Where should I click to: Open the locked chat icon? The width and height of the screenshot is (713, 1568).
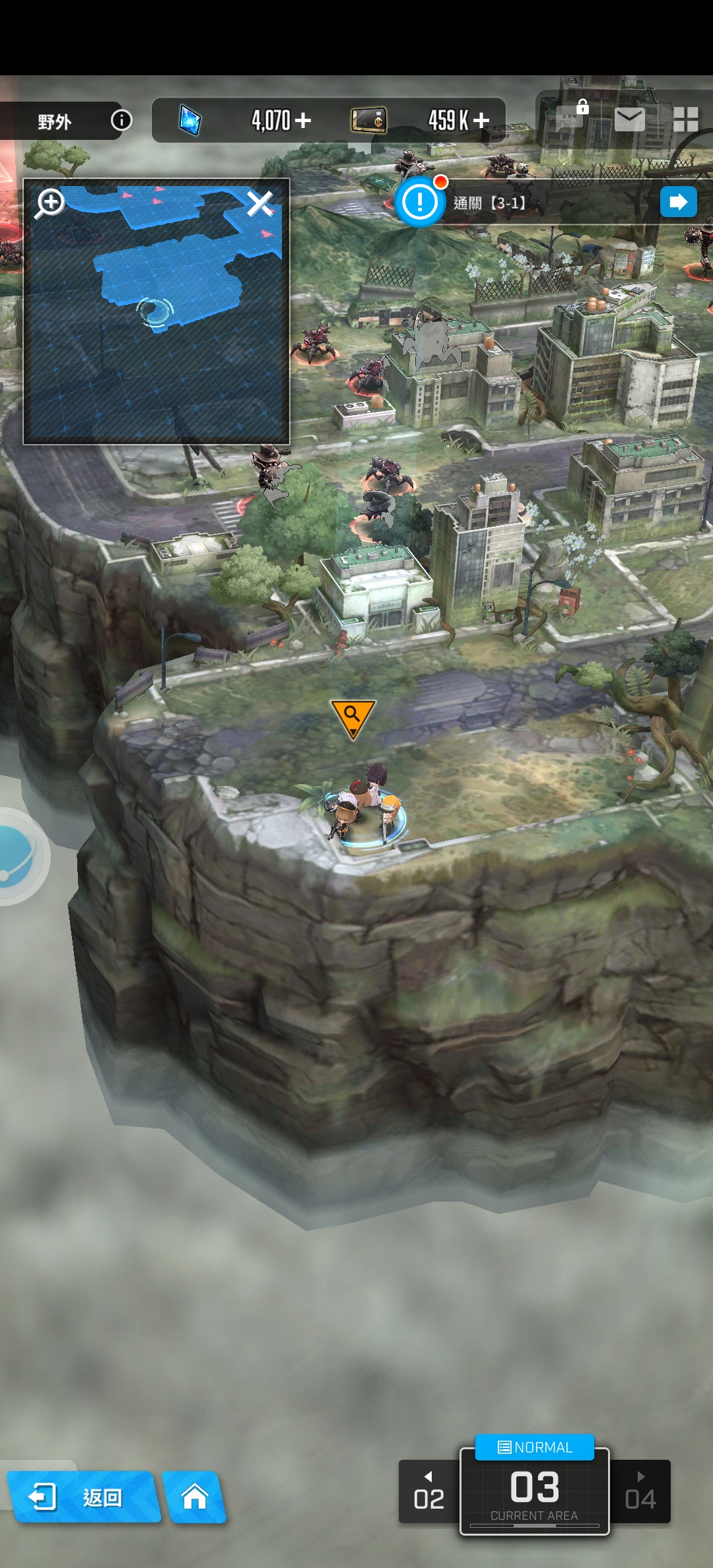click(570, 117)
